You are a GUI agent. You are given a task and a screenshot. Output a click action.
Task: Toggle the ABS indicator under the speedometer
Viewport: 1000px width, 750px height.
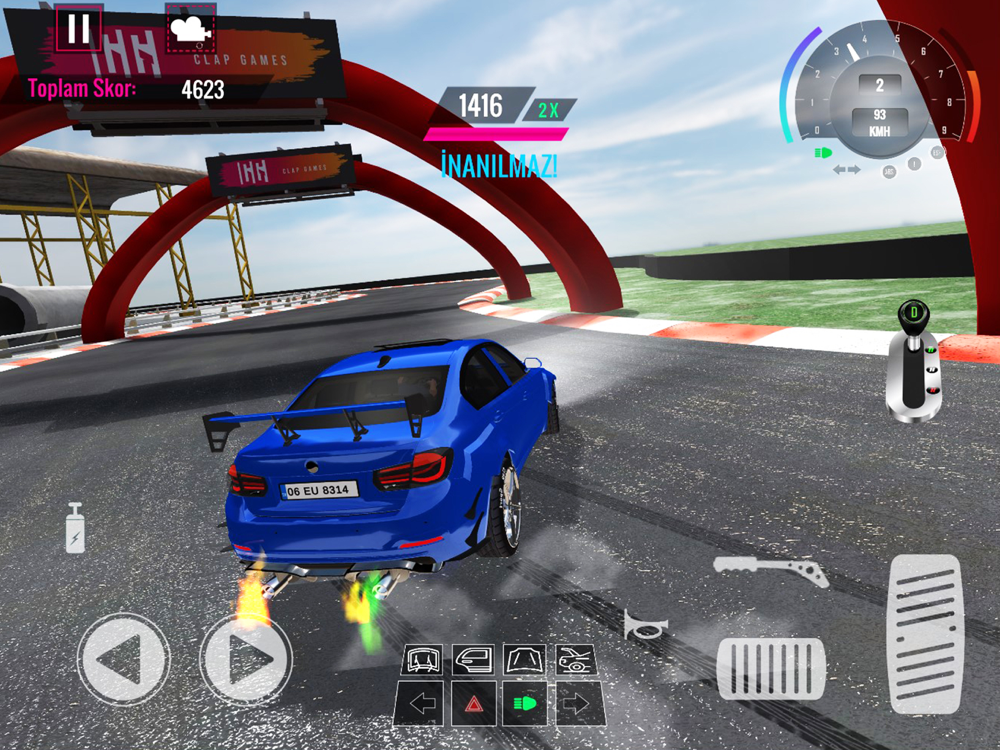pos(888,171)
